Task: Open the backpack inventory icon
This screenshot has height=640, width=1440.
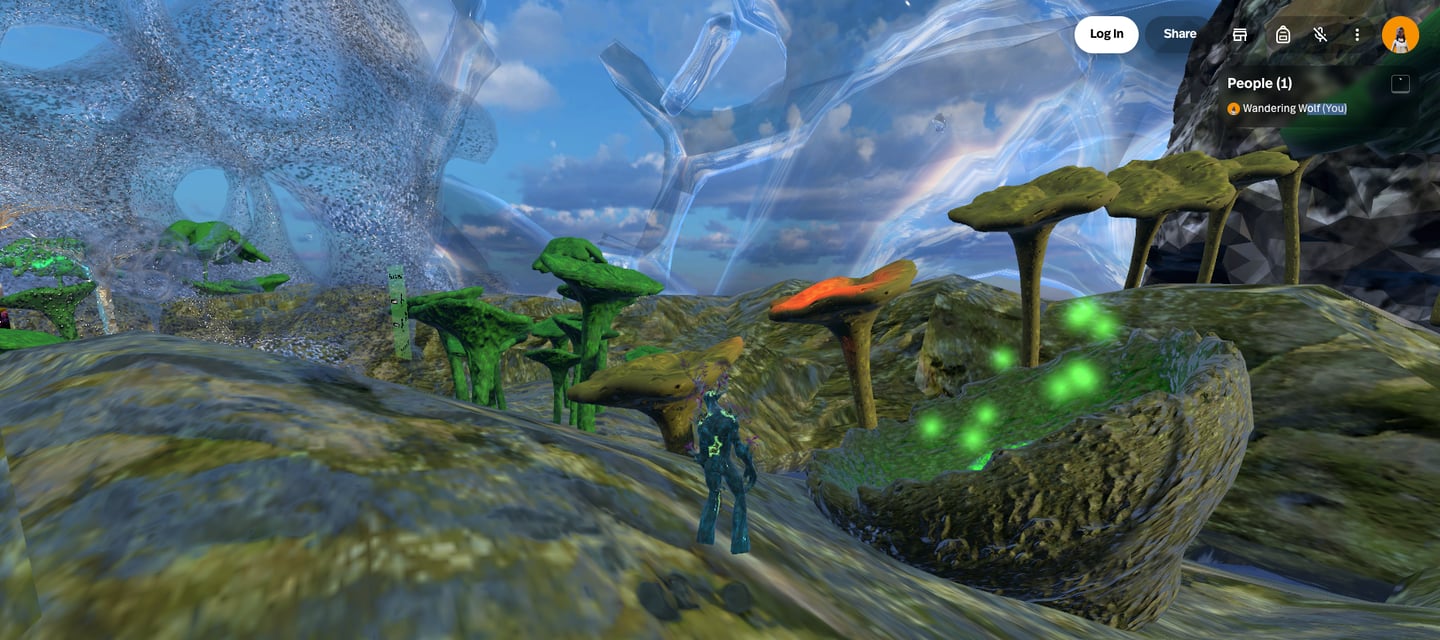Action: 1283,35
